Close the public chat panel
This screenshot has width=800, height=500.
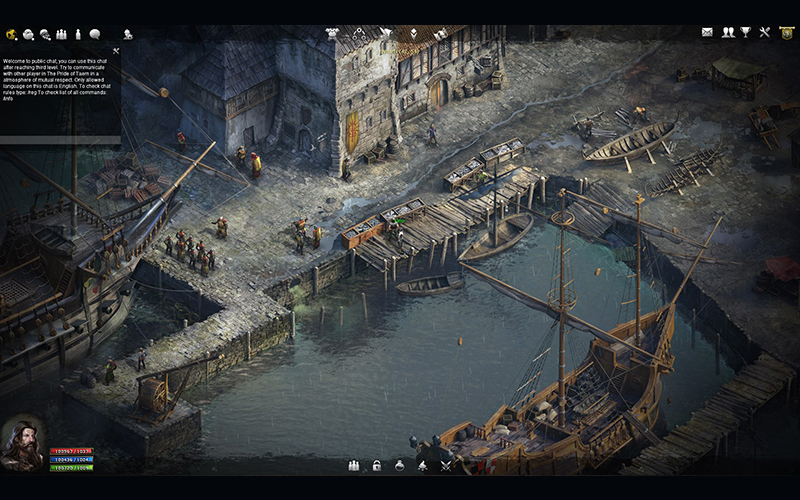tap(116, 50)
